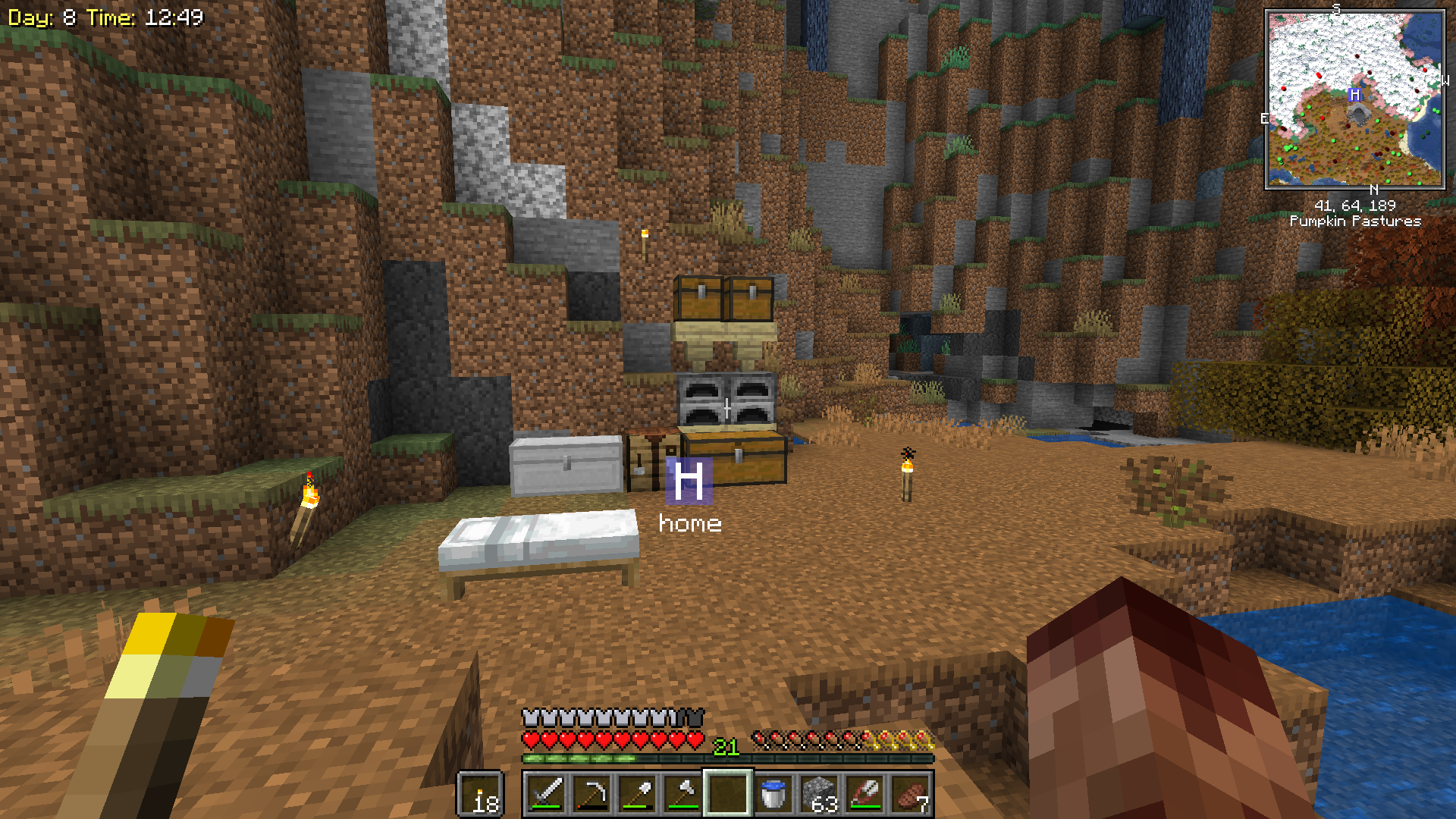Select the pickaxe hotbar slot
Viewport: 1456px width, 819px height.
pyautogui.click(x=591, y=794)
